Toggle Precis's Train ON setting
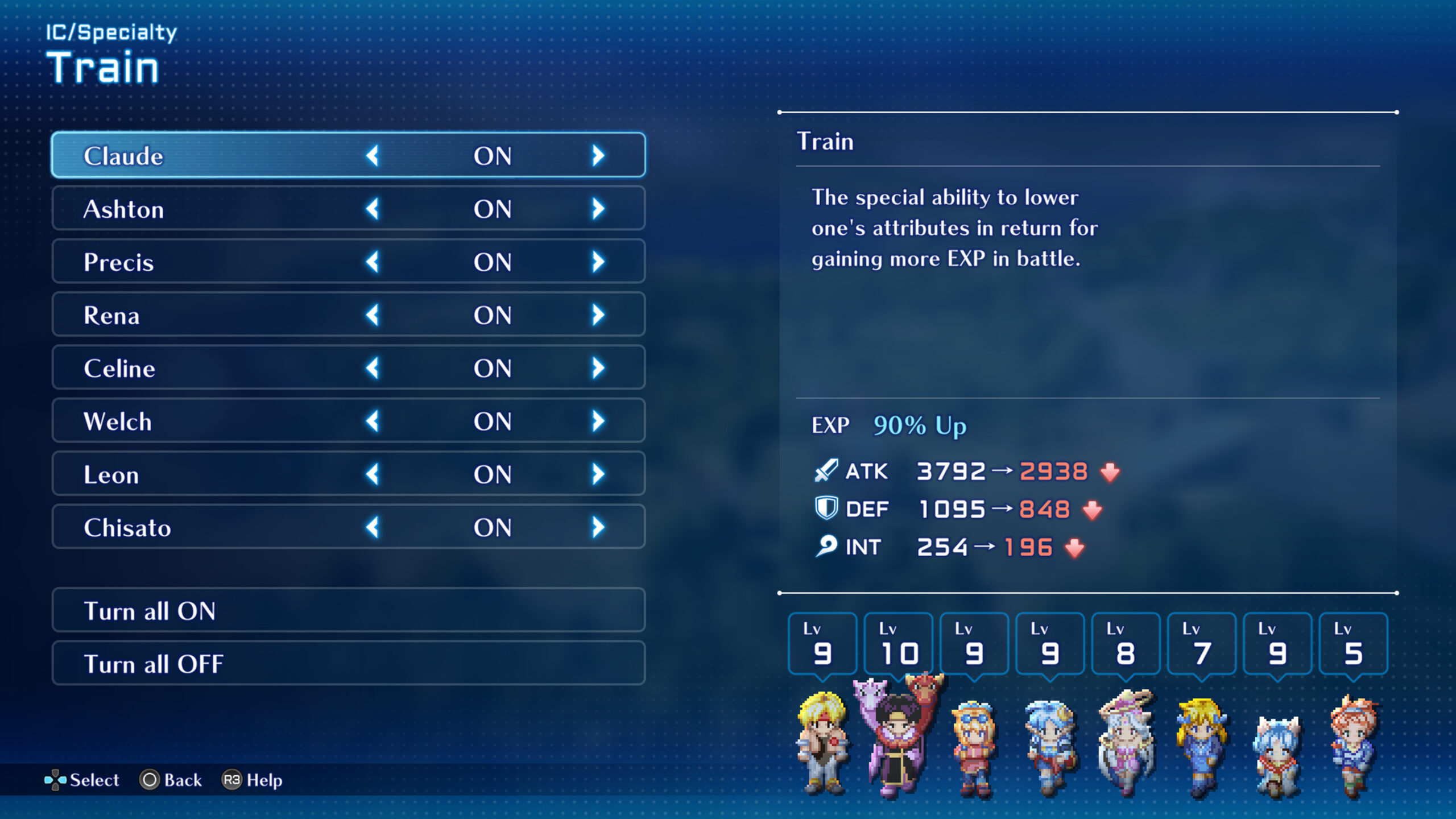 (x=493, y=262)
